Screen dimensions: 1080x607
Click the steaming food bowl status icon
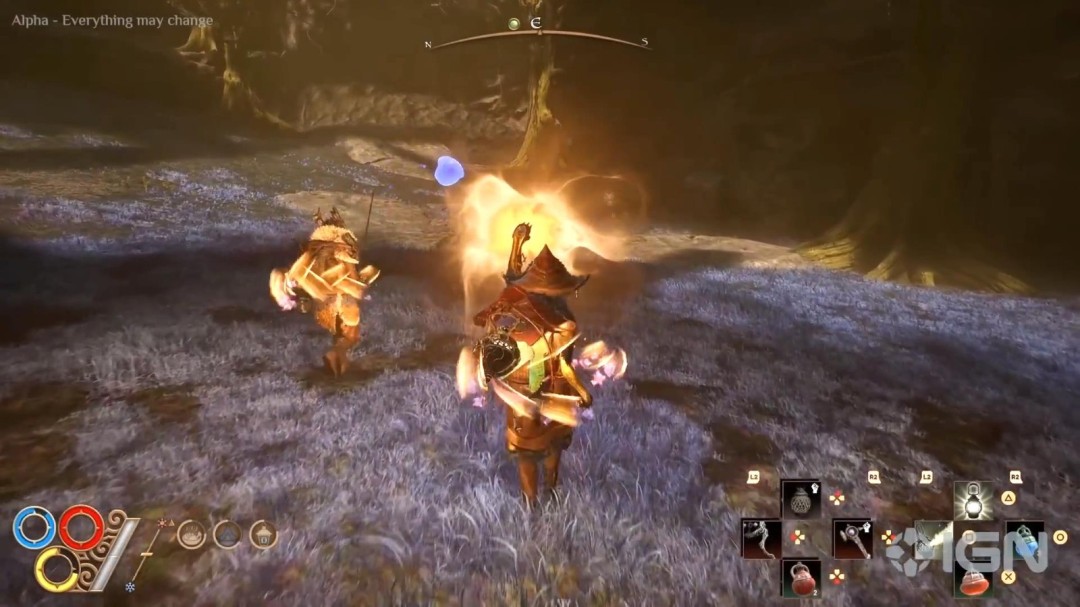click(x=191, y=535)
